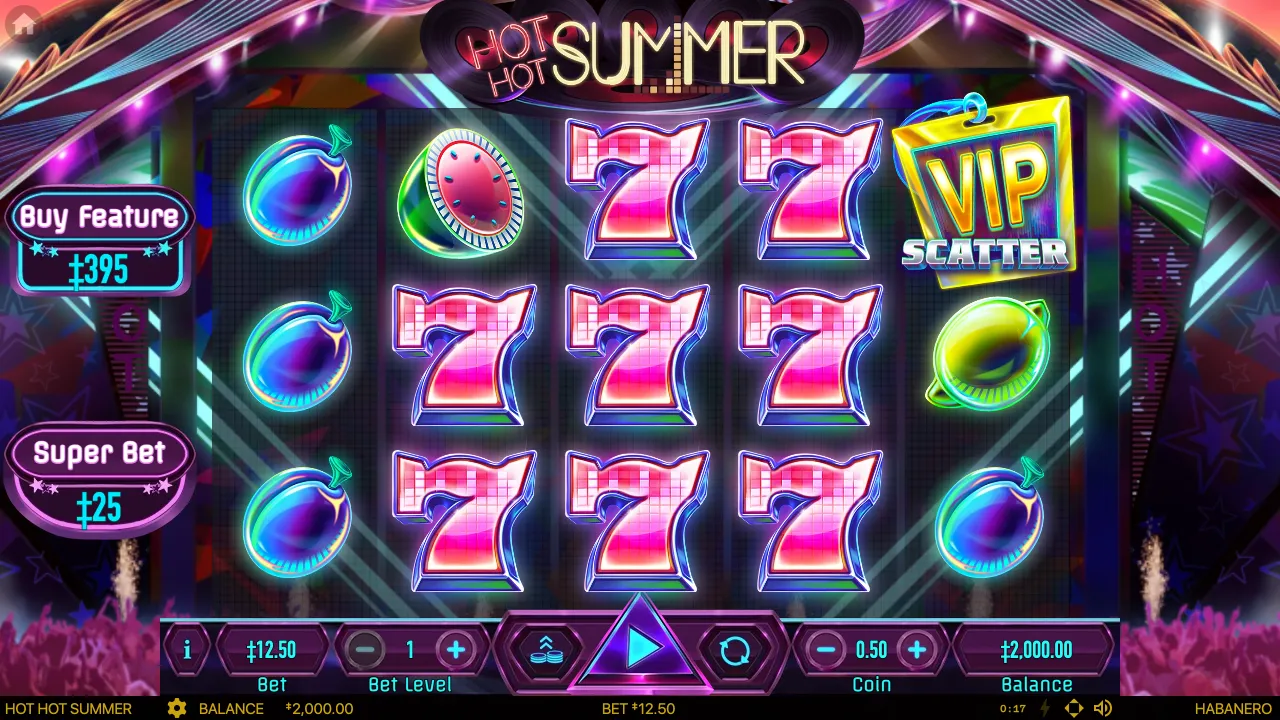Lower the Coin value

(x=826, y=650)
